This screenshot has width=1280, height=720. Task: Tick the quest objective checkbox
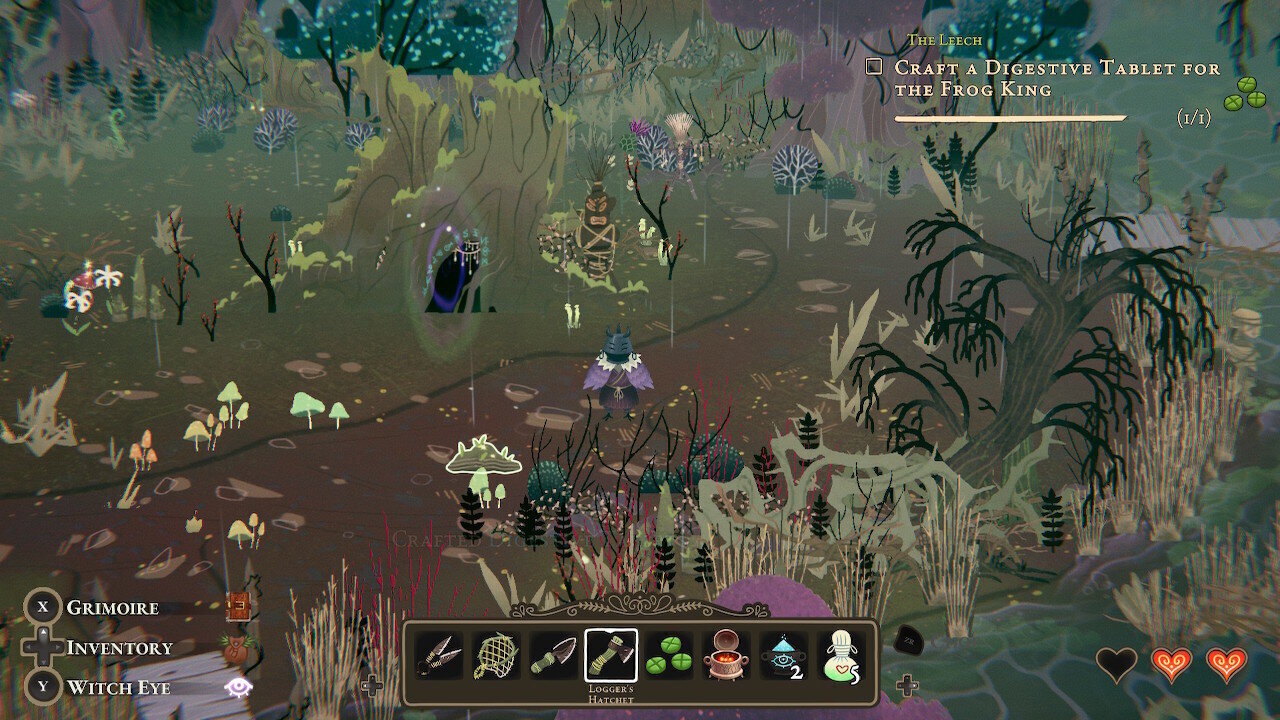pos(874,67)
